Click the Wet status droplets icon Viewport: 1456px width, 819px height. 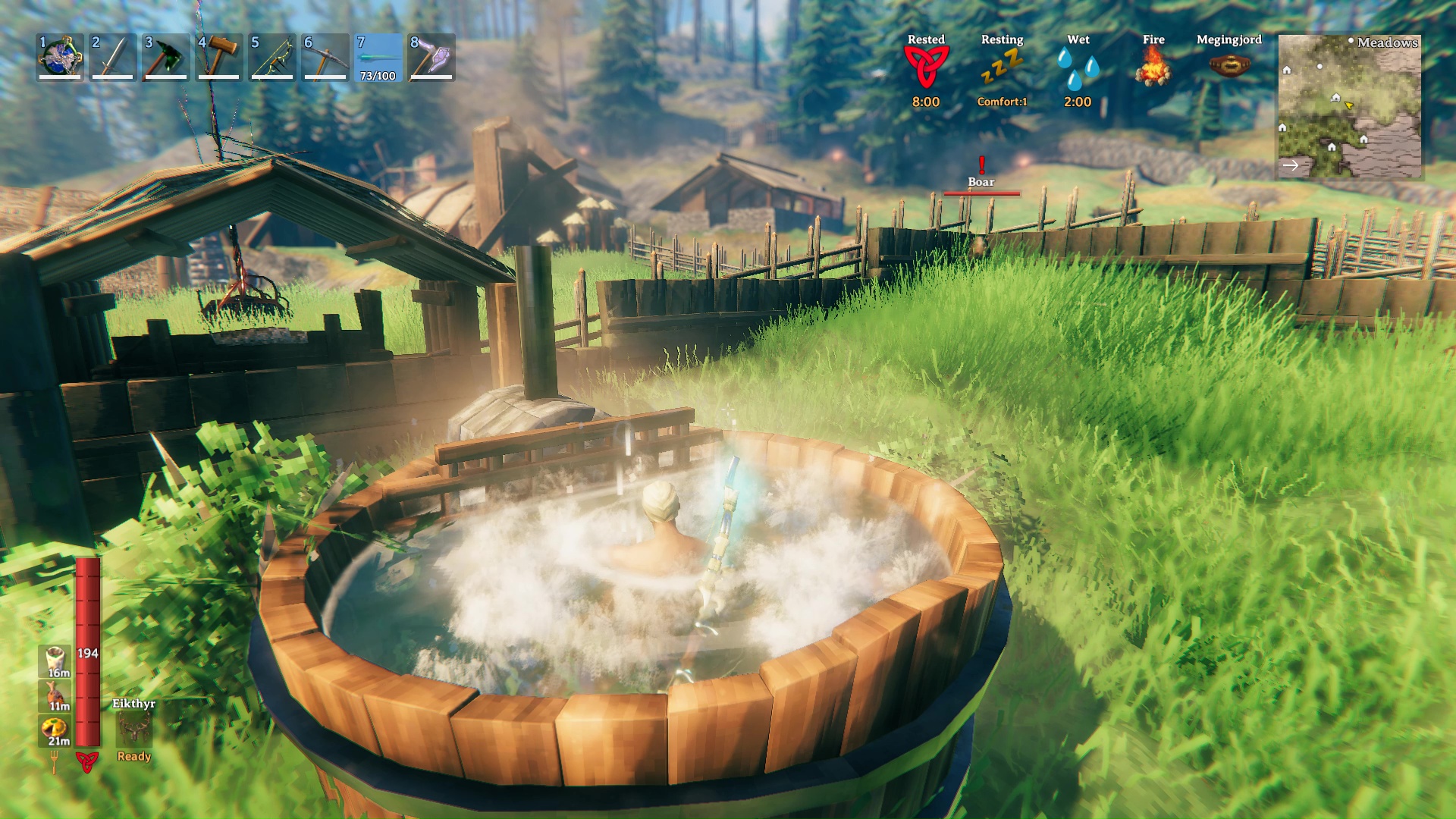click(1078, 67)
